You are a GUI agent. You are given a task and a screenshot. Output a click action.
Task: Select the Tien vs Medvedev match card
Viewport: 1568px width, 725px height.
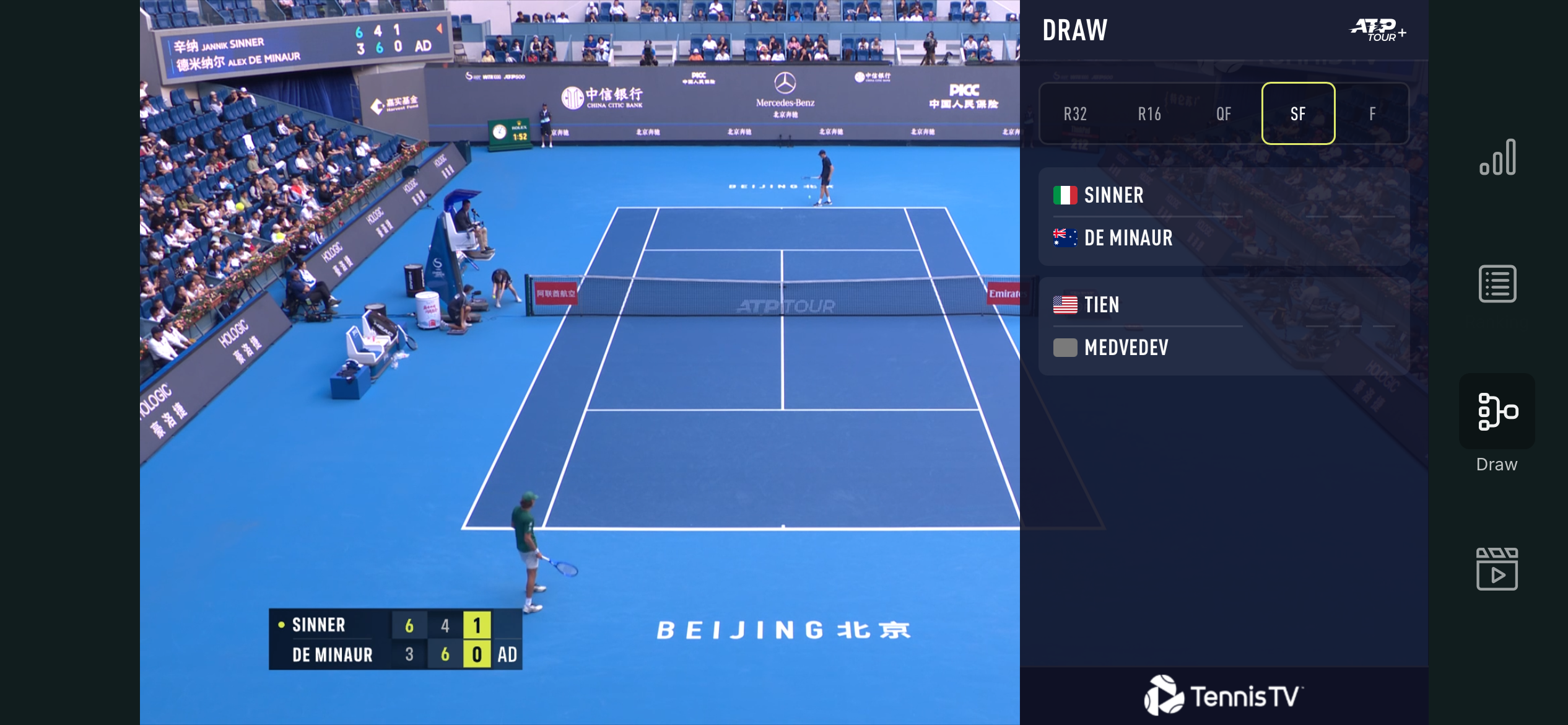(x=1224, y=326)
